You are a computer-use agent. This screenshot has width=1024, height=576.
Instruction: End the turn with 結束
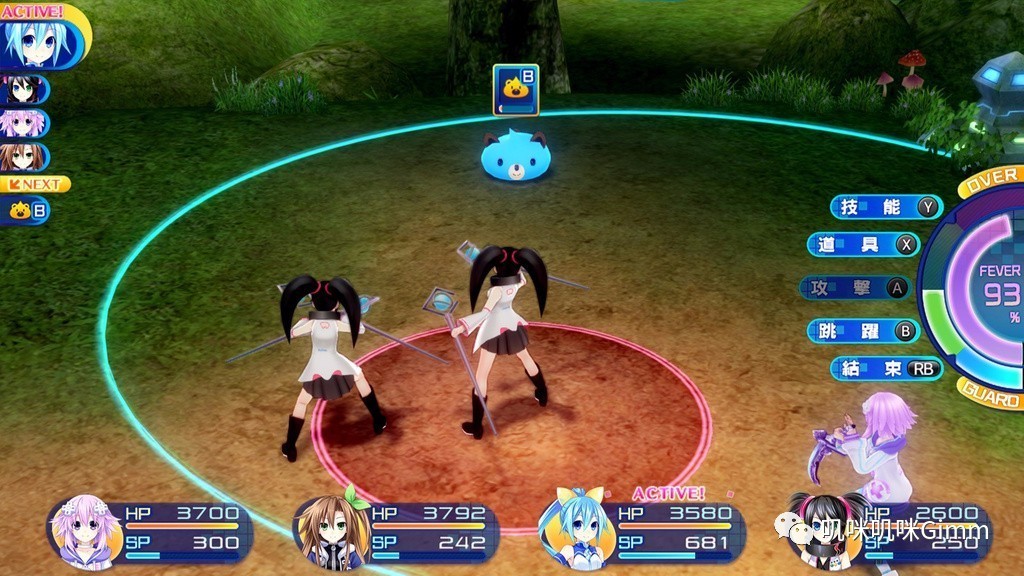point(886,368)
